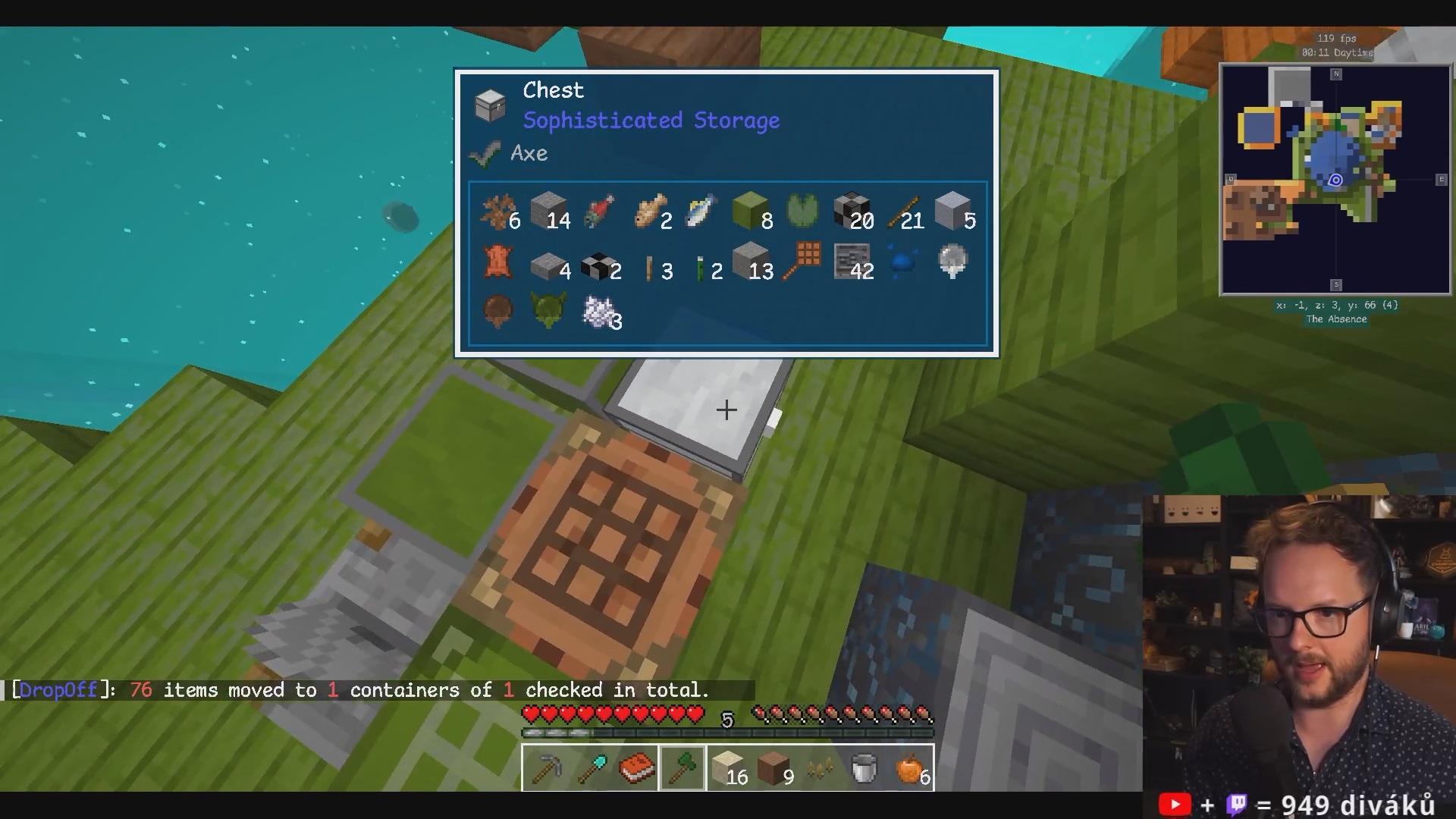The height and width of the screenshot is (819, 1456).
Task: Click the blue slime-like item icon
Action: pos(902,262)
